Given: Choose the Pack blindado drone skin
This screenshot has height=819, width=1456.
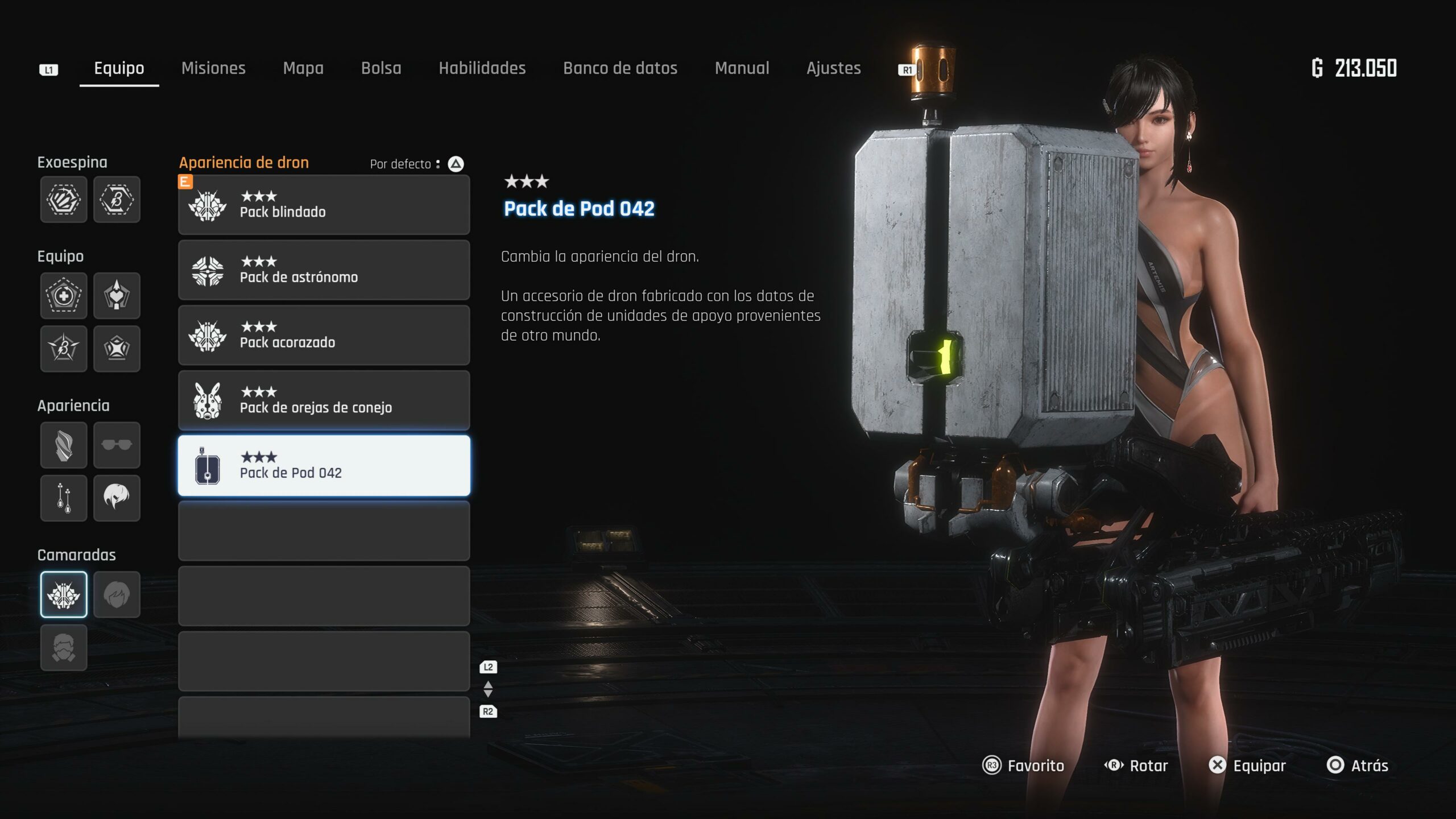Looking at the screenshot, I should pyautogui.click(x=324, y=205).
